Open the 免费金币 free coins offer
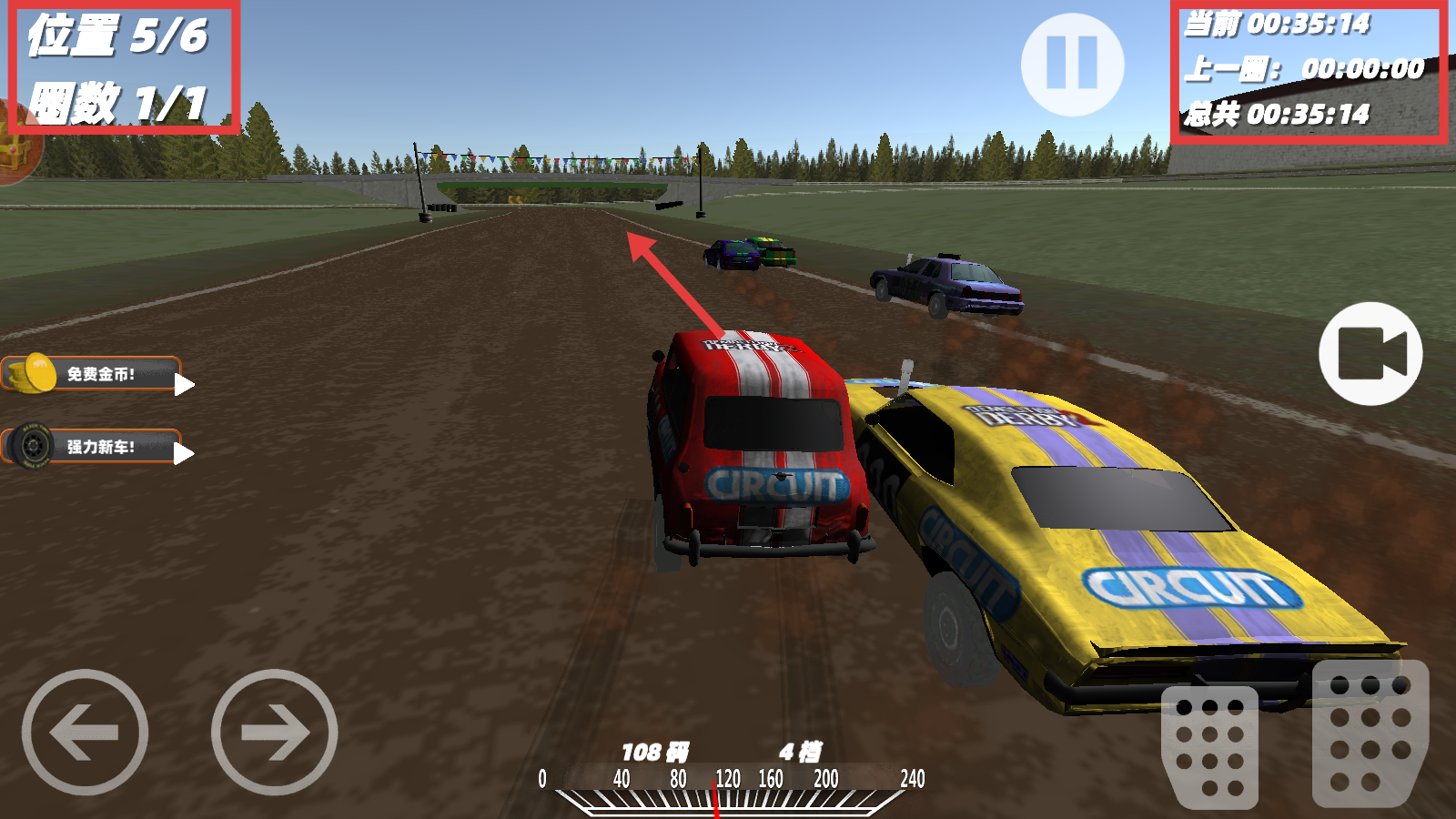The height and width of the screenshot is (819, 1456). [x=96, y=374]
